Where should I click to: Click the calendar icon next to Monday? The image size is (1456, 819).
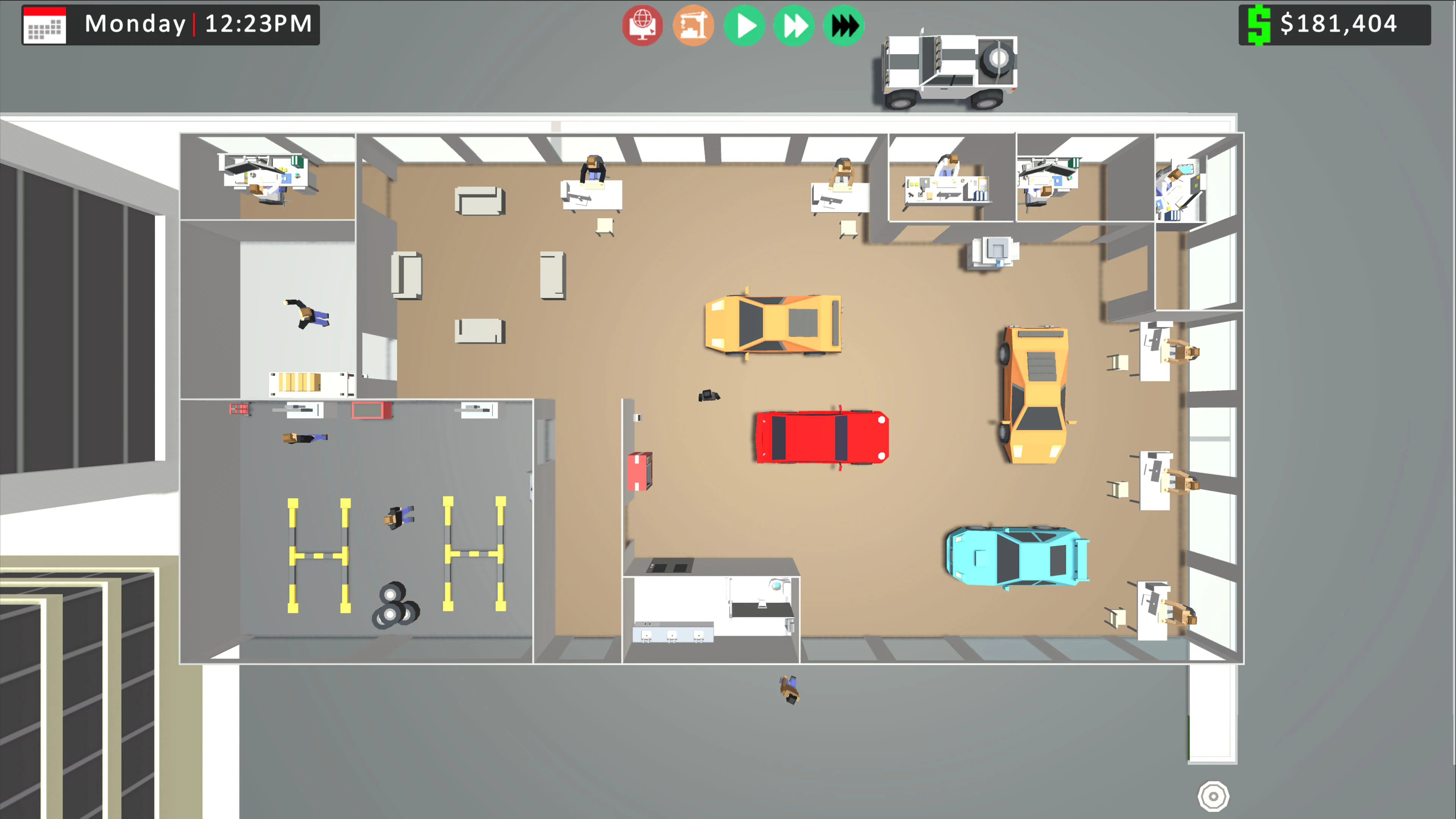point(44,25)
